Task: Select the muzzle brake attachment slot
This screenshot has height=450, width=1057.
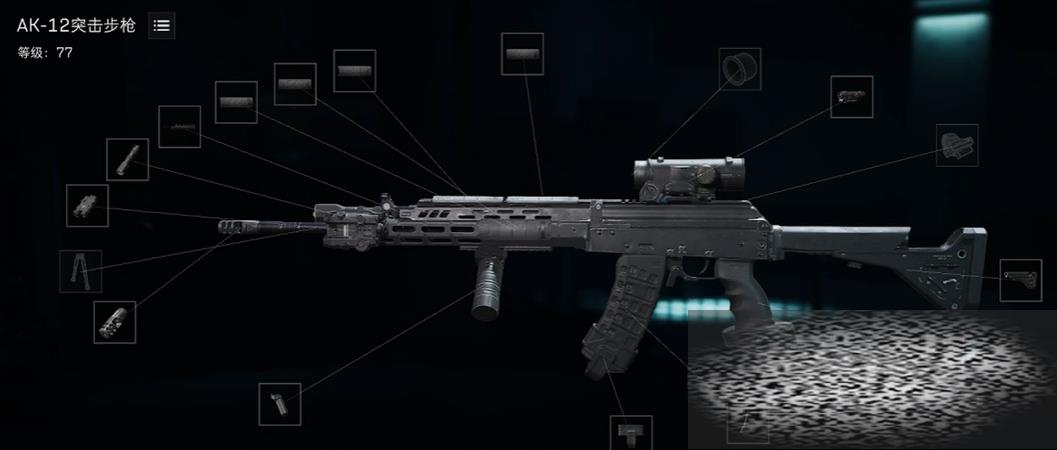Action: 114,322
